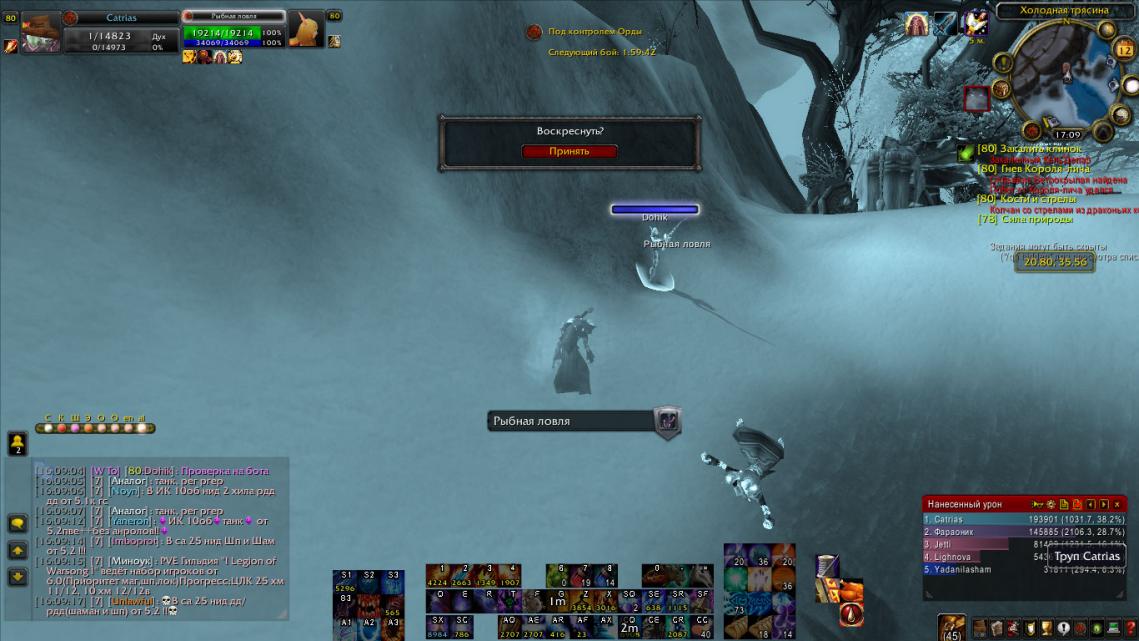The height and width of the screenshot is (641, 1139).
Task: Open the backpack bag with 45 slots
Action: tap(952, 628)
